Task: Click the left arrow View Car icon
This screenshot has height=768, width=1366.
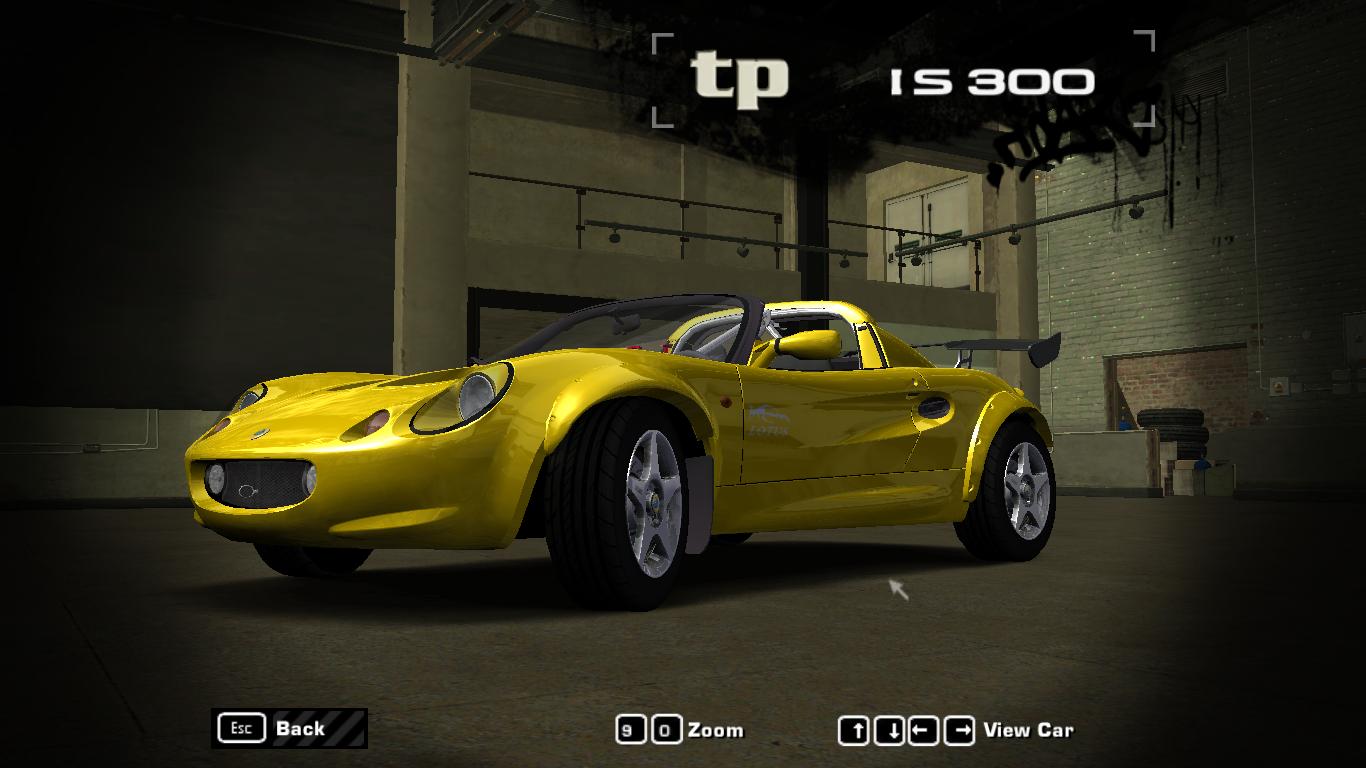Action: click(924, 729)
